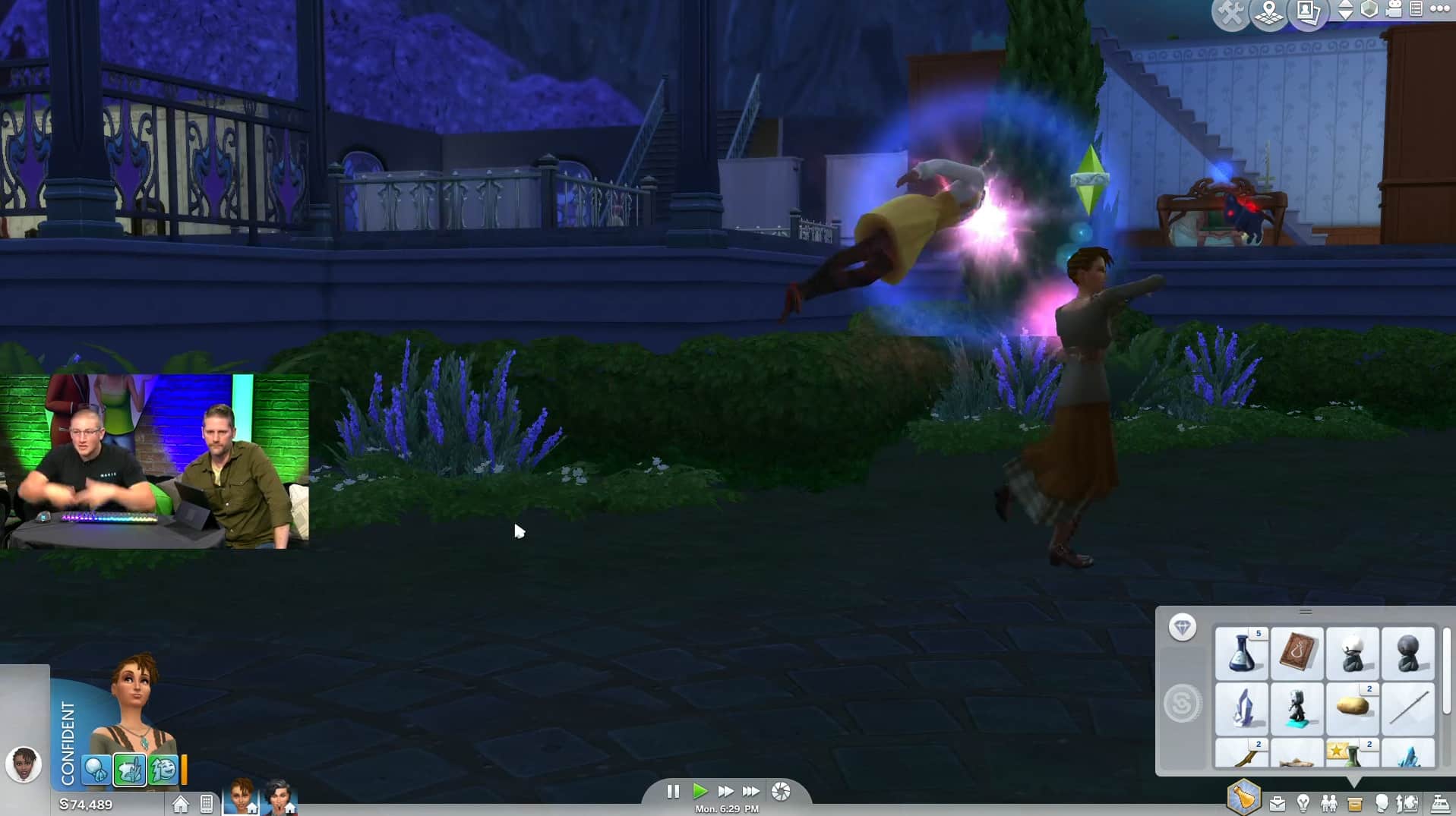The width and height of the screenshot is (1456, 816).
Task: Open the Gallery photos icon
Action: (1308, 13)
